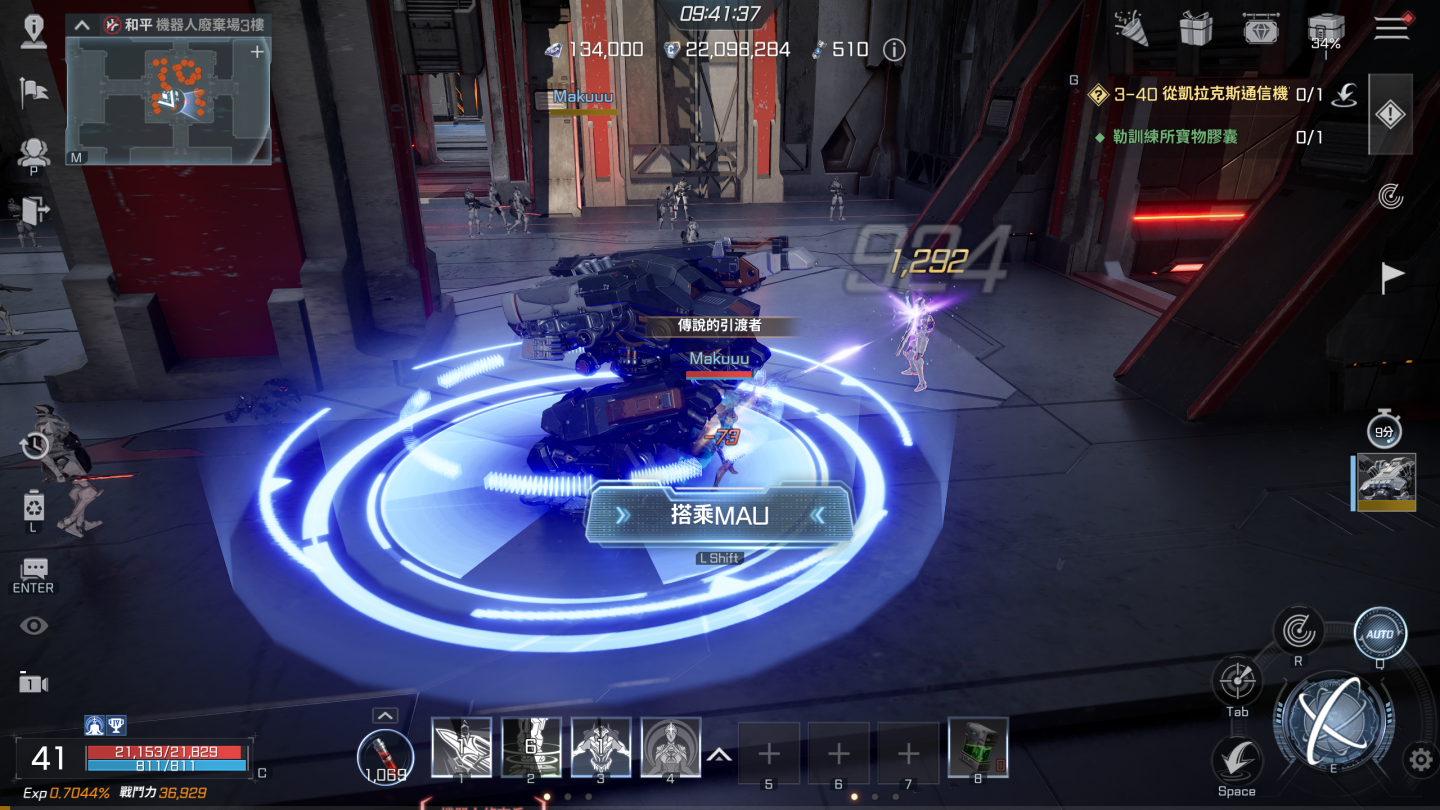Open the hamburger main menu
Viewport: 1440px width, 810px height.
[x=1391, y=27]
